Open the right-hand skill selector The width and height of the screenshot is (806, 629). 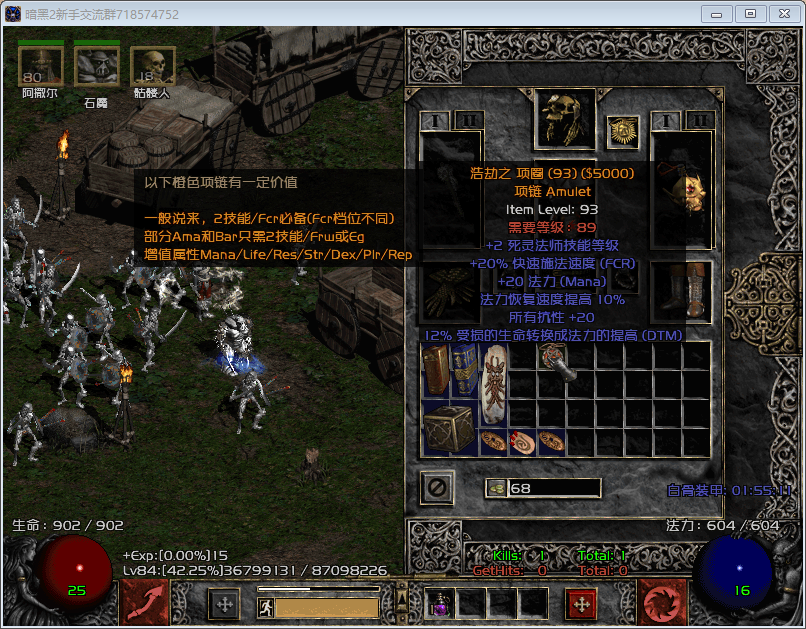click(x=661, y=602)
